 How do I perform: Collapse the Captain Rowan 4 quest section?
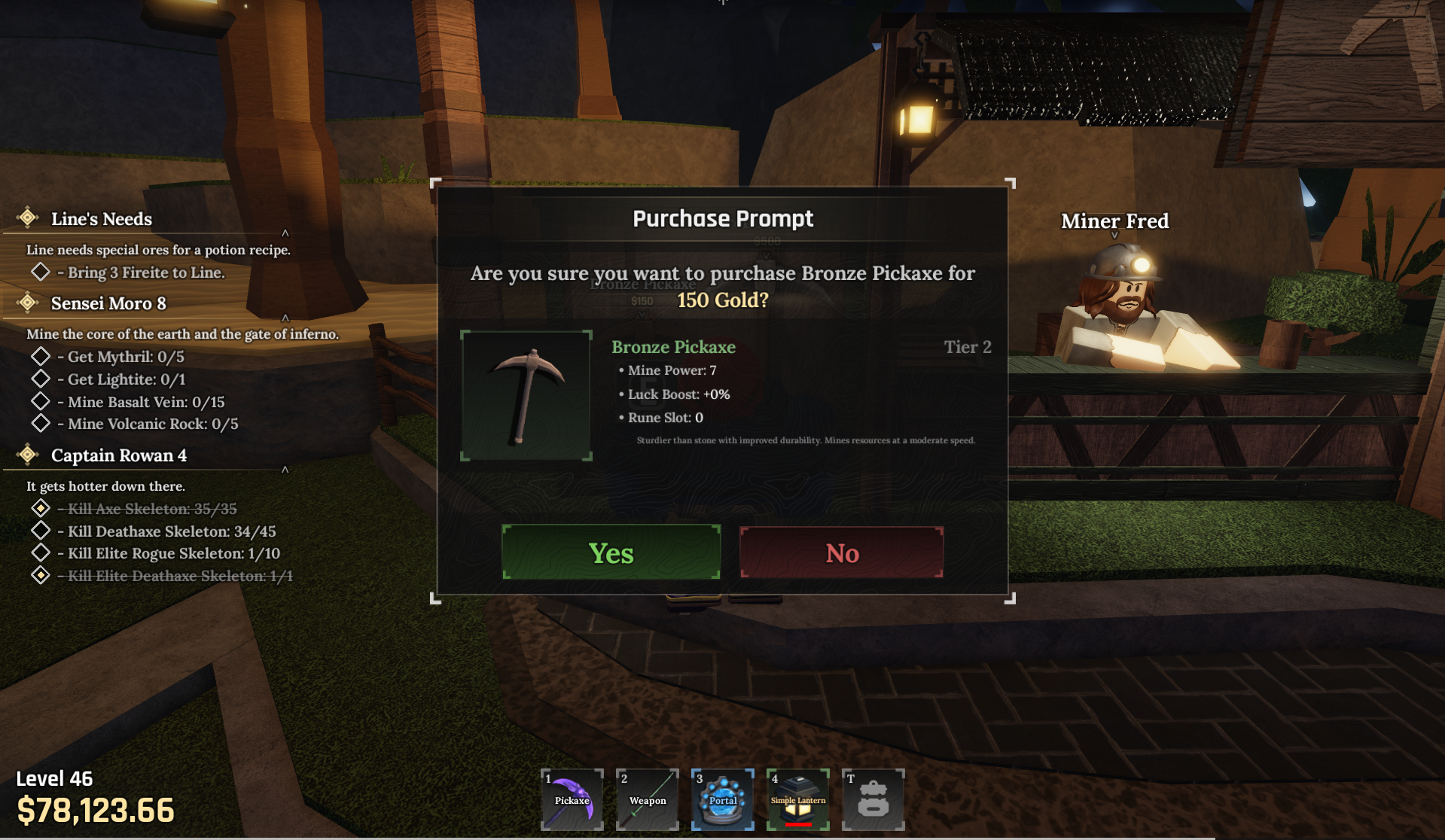click(285, 470)
